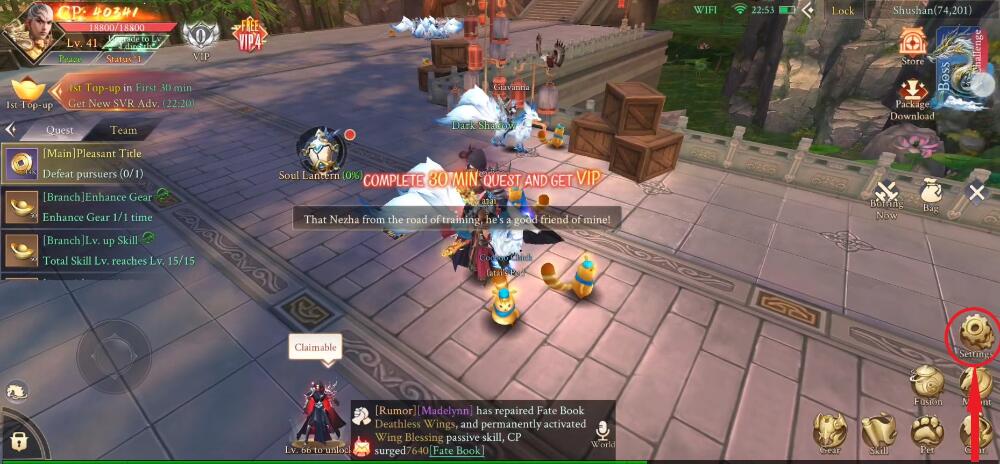Switch to the Team tab

124,130
